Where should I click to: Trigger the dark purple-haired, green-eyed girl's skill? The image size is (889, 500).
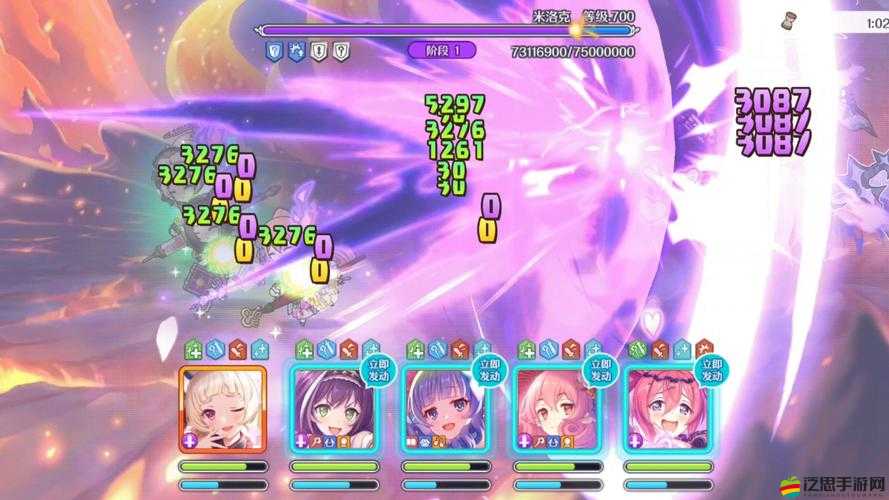333,410
